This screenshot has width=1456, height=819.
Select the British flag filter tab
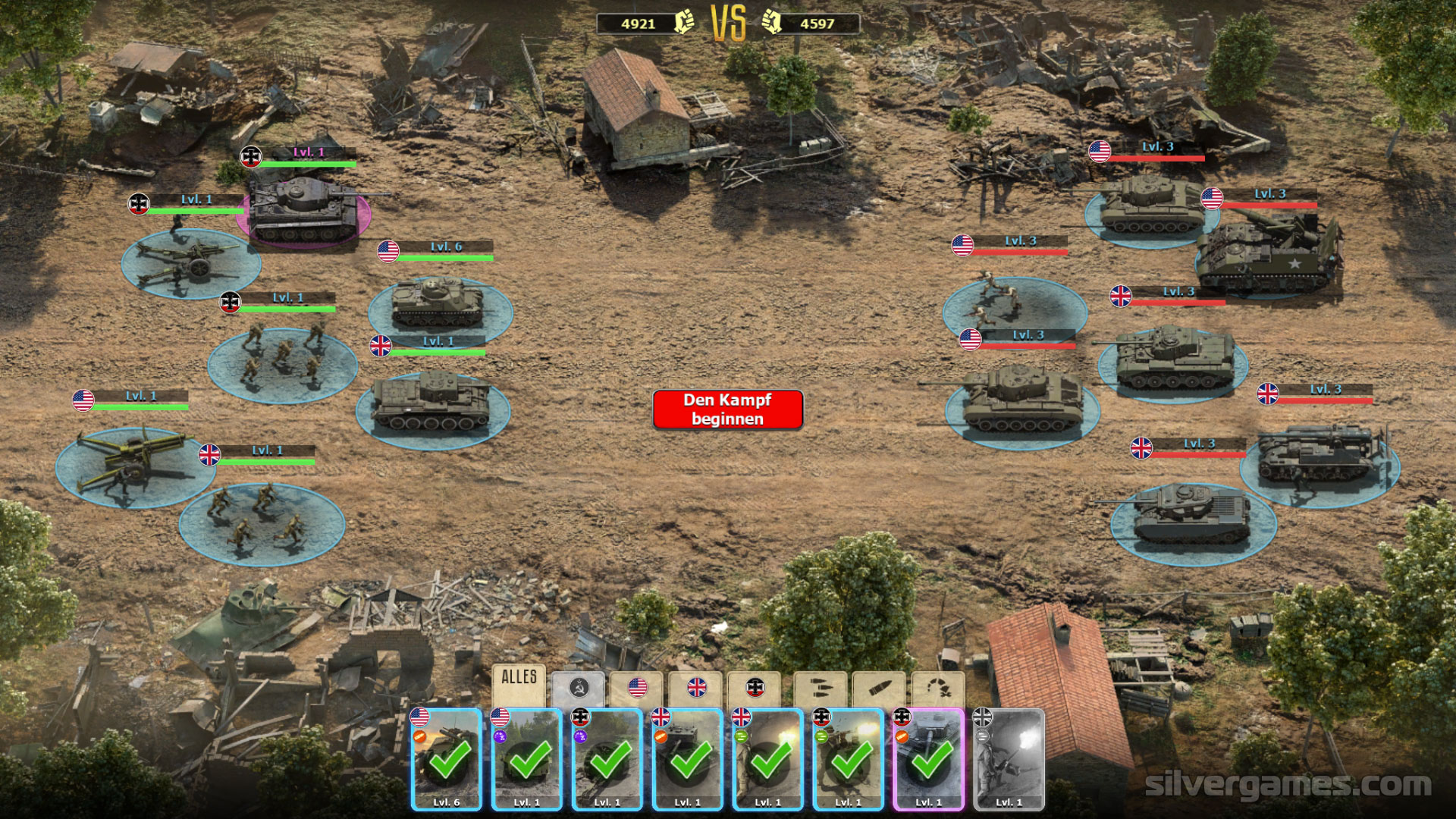pyautogui.click(x=696, y=688)
